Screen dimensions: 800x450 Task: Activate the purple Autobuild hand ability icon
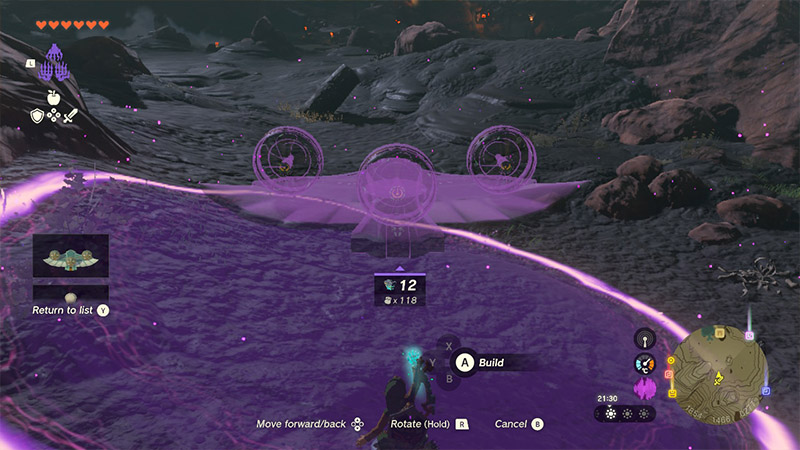[59, 63]
